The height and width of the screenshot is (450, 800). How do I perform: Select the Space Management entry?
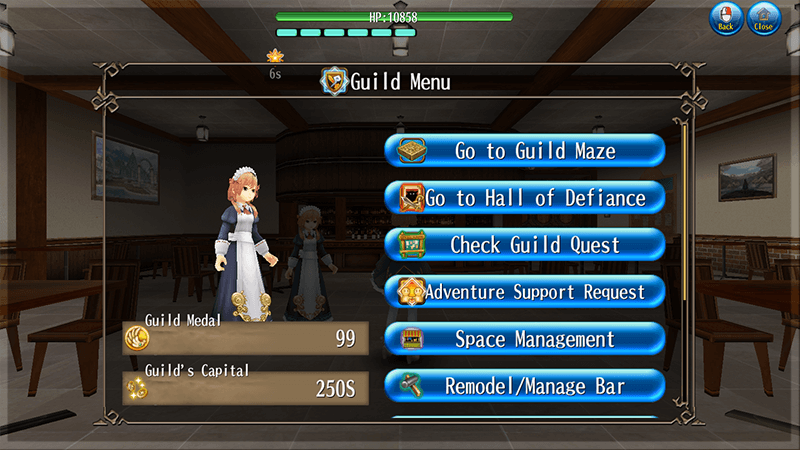pos(525,339)
